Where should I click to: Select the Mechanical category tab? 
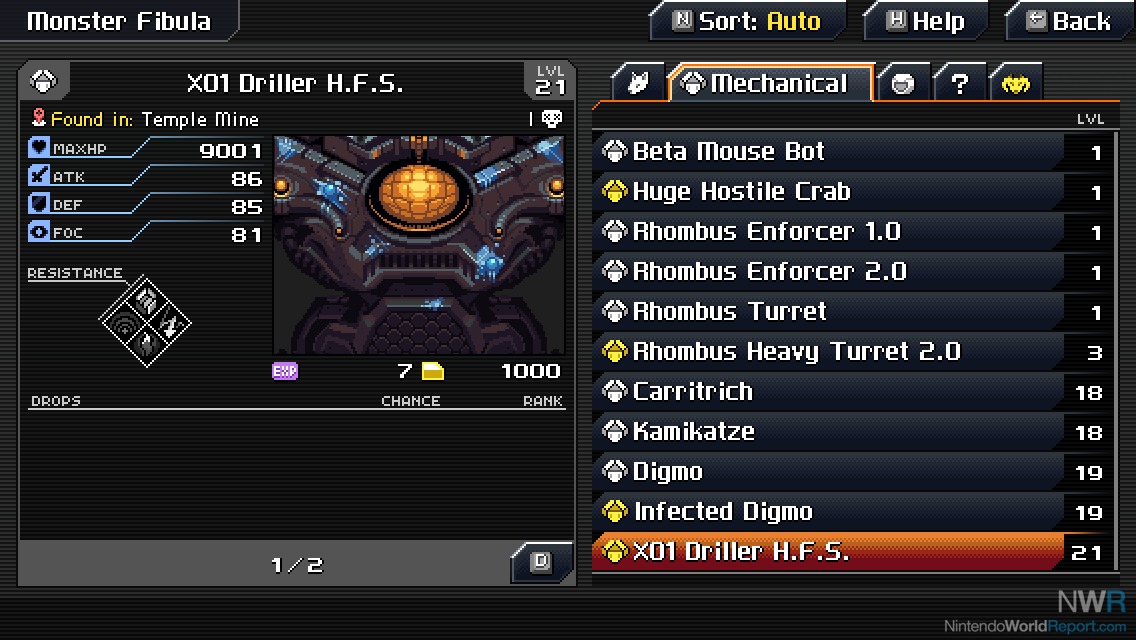tap(770, 84)
